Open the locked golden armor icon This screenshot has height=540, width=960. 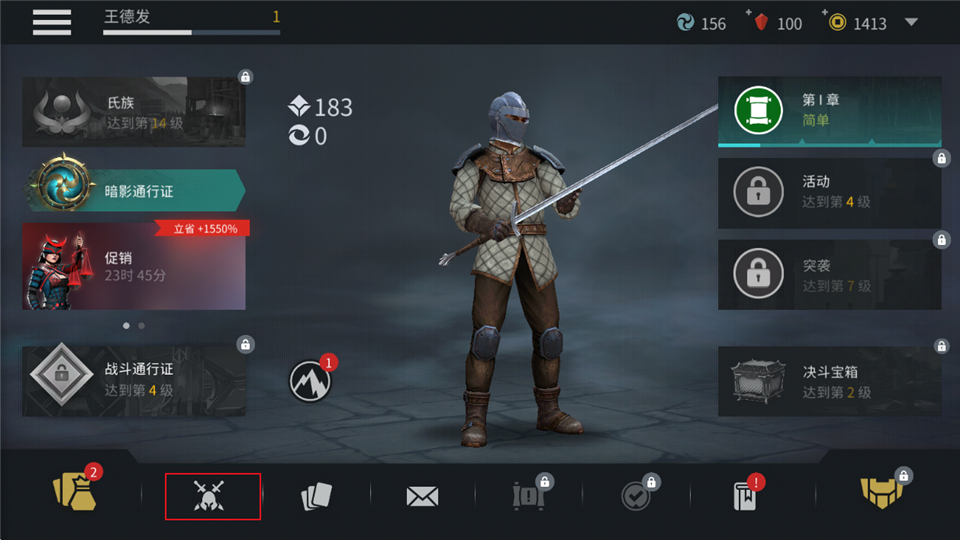882,492
